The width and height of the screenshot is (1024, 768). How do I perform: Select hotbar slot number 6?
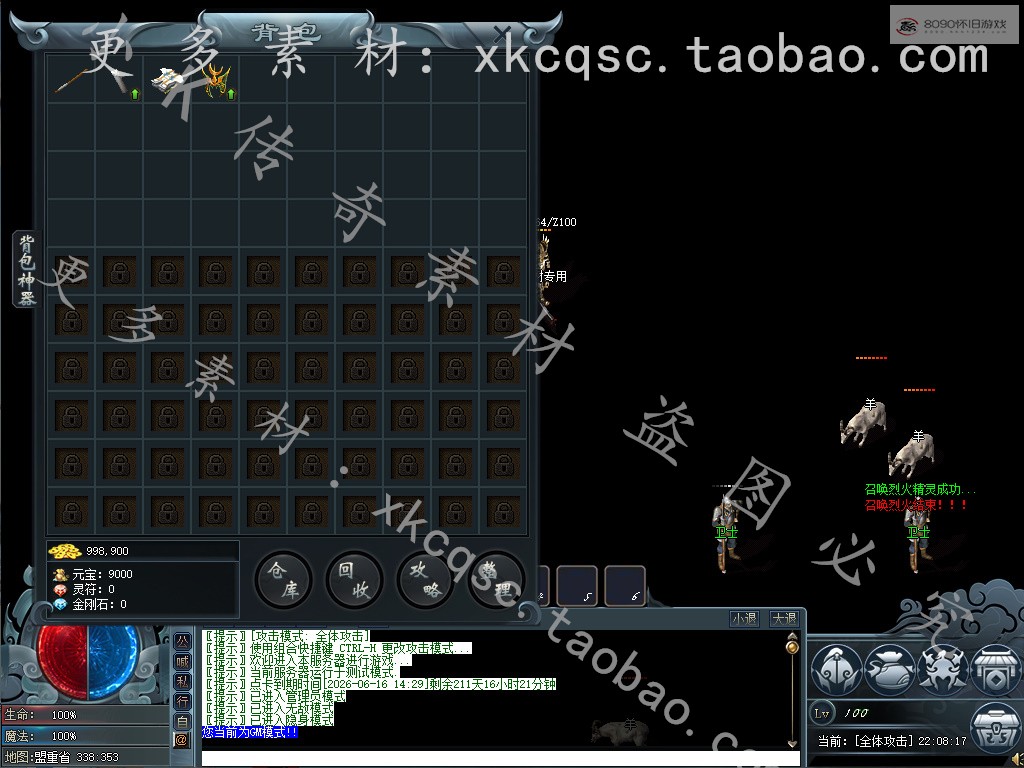[x=625, y=586]
